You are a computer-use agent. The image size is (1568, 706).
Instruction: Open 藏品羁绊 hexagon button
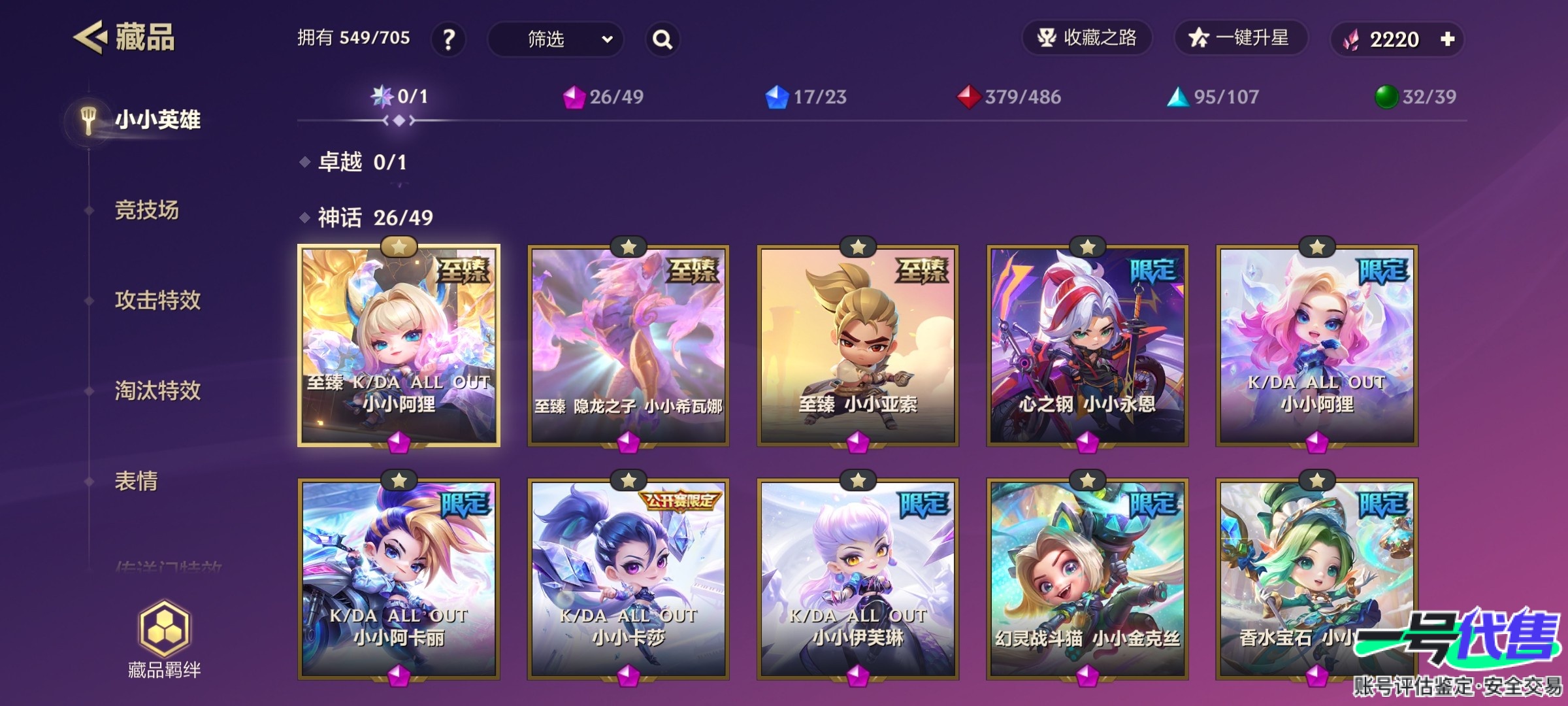(164, 639)
